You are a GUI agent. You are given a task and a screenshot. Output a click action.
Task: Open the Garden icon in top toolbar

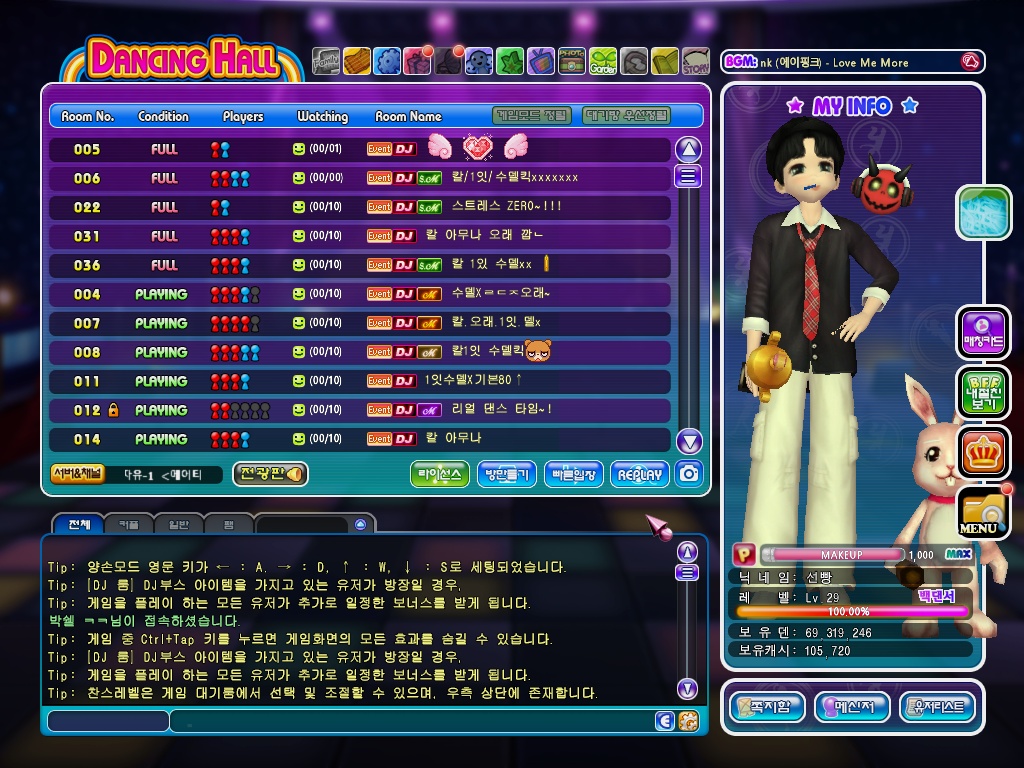point(603,62)
